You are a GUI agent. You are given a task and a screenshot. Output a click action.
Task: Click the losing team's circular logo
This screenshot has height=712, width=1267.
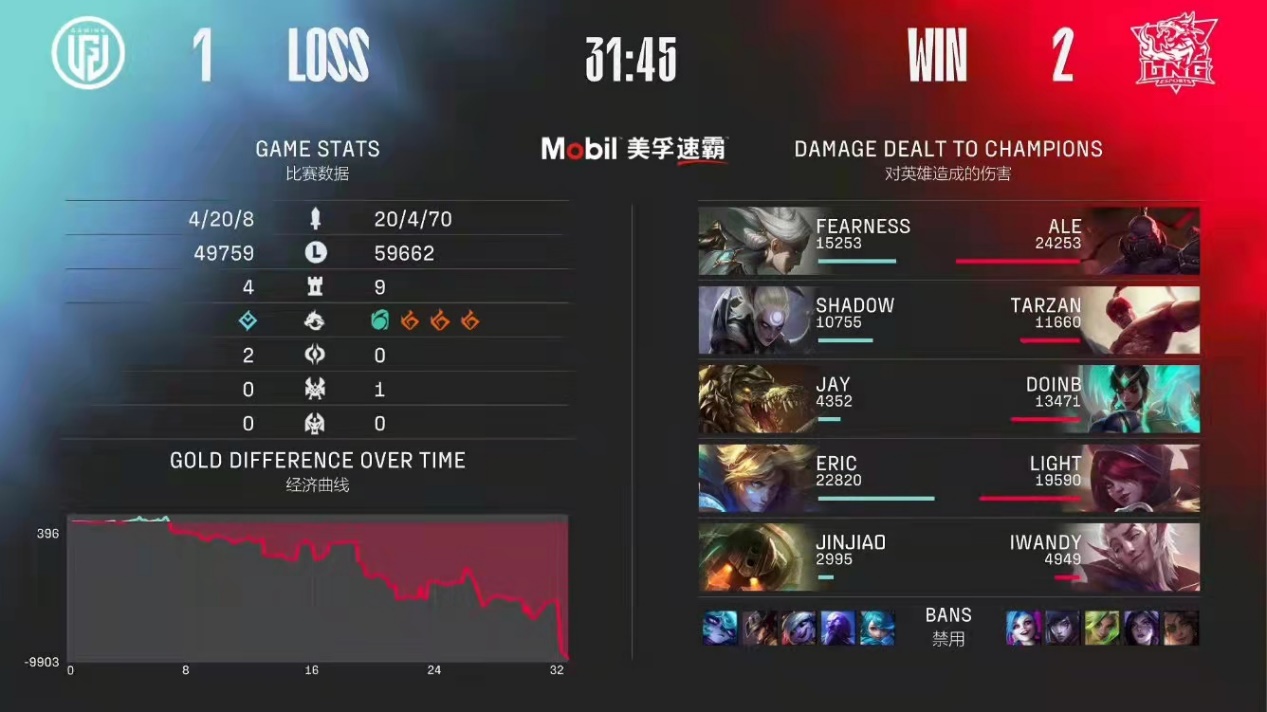(88, 54)
